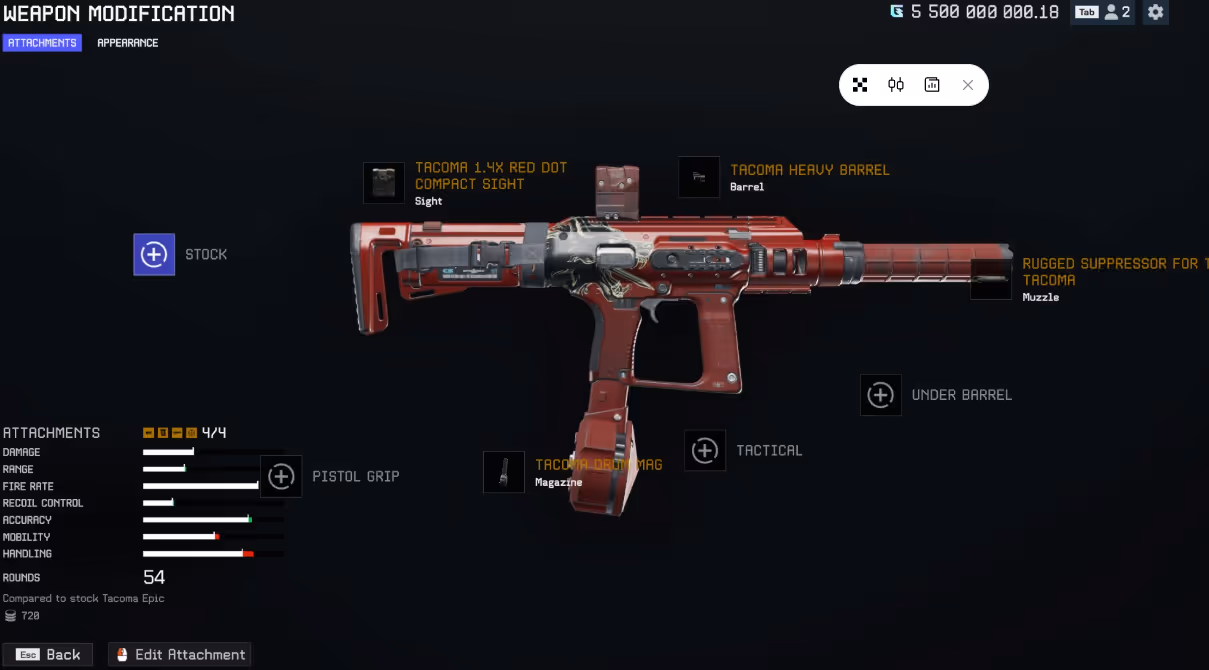The image size is (1209, 670).
Task: Add an Under Barrel attachment
Action: (x=880, y=395)
